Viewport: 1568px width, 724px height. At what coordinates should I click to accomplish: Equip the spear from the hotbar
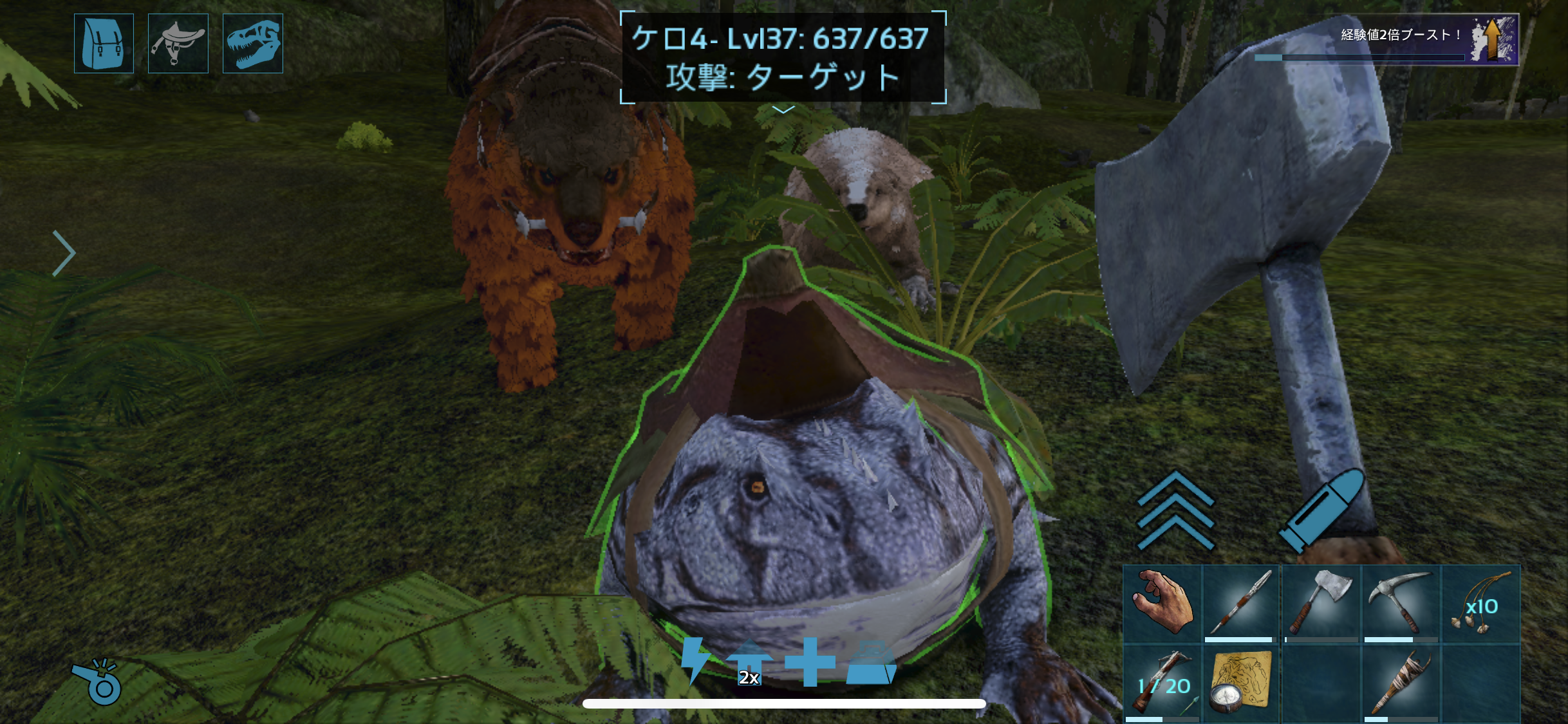coord(1241,603)
